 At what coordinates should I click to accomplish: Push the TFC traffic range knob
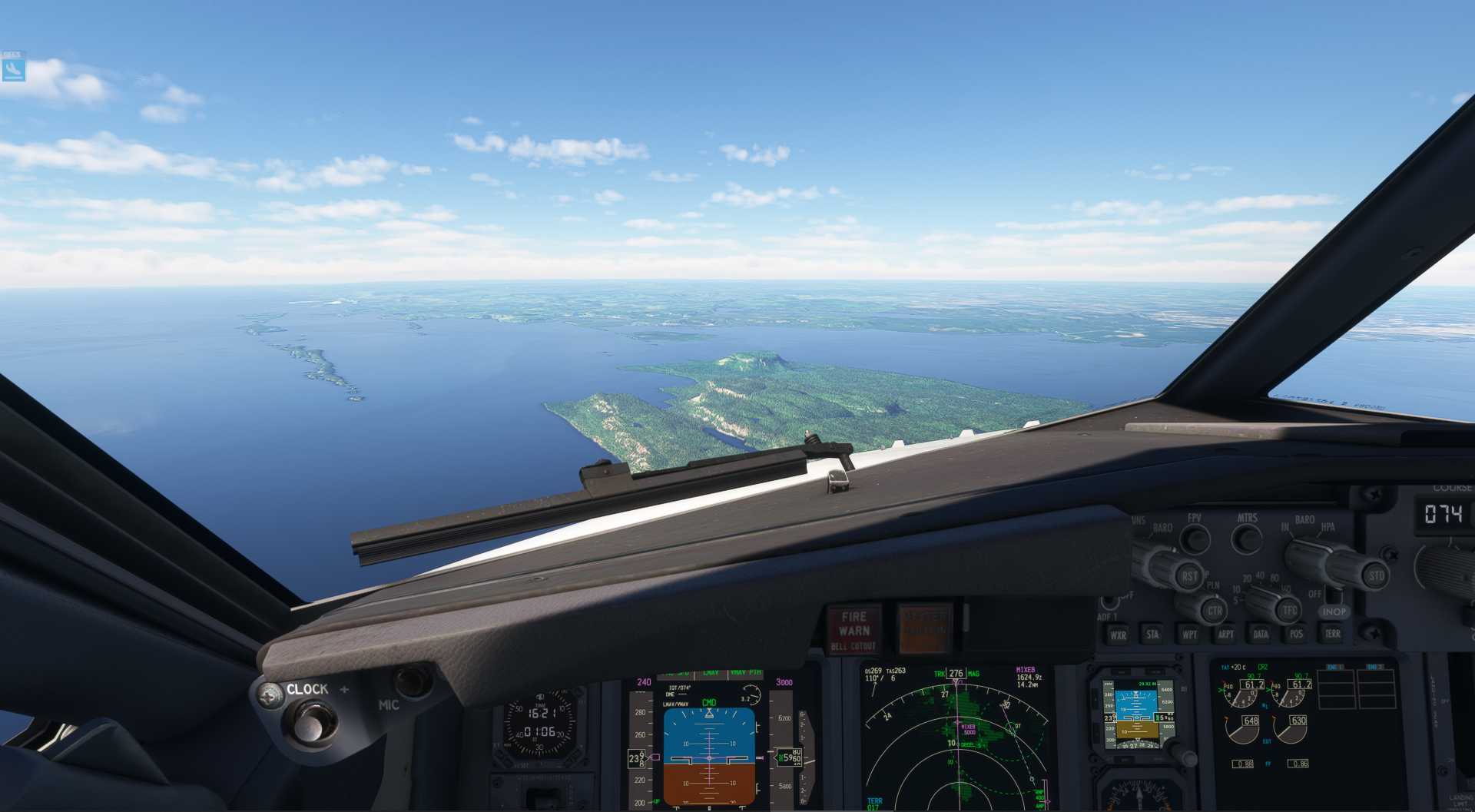tap(1288, 611)
